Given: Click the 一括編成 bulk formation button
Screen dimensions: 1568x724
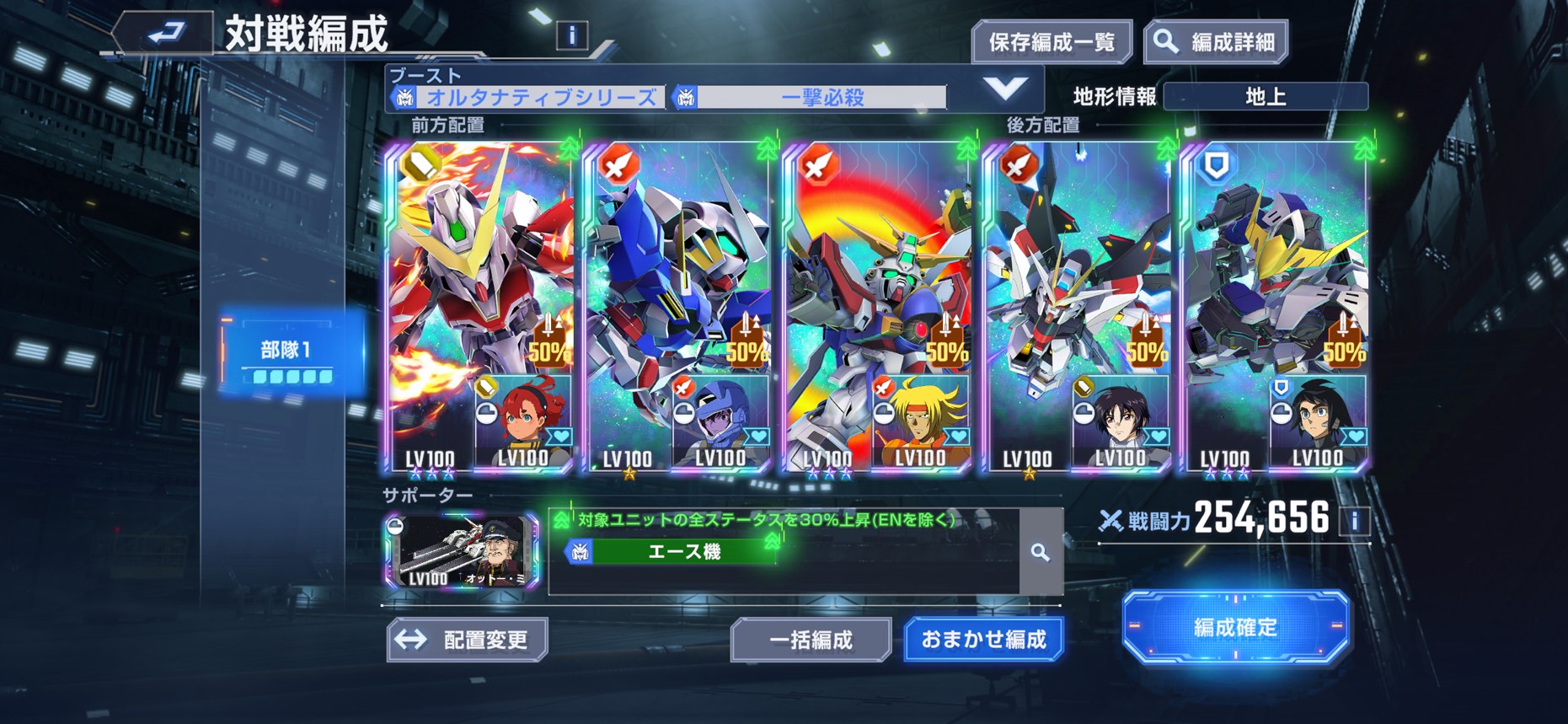Looking at the screenshot, I should coord(811,640).
